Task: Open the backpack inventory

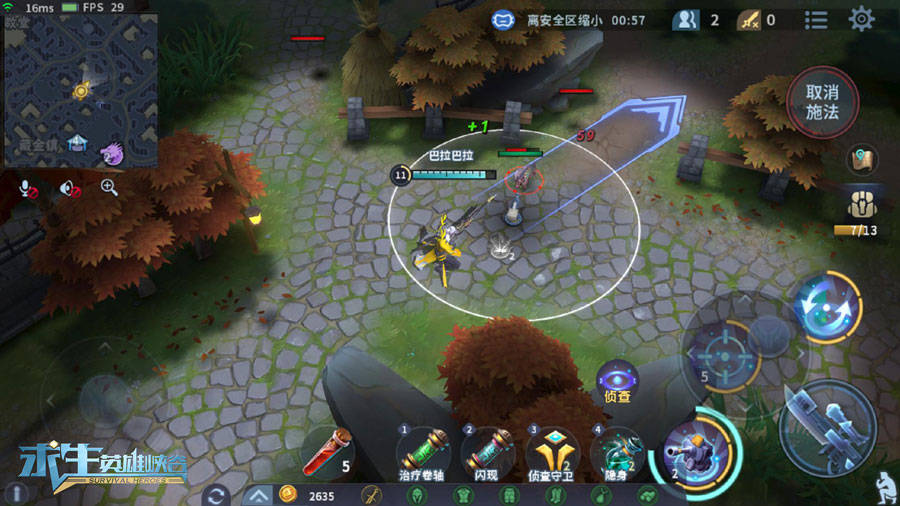Action: [x=862, y=205]
